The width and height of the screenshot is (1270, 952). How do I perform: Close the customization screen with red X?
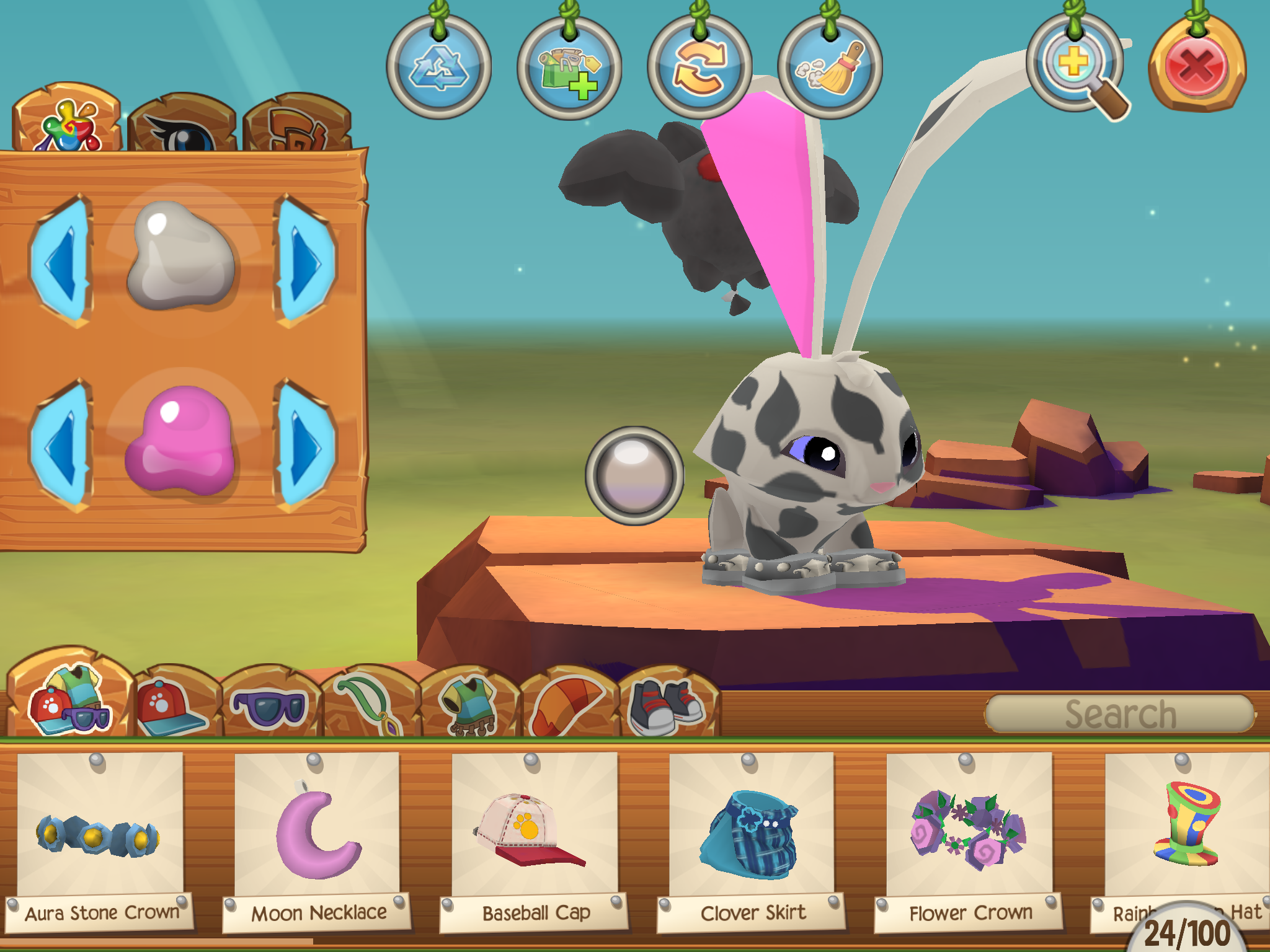point(1196,67)
